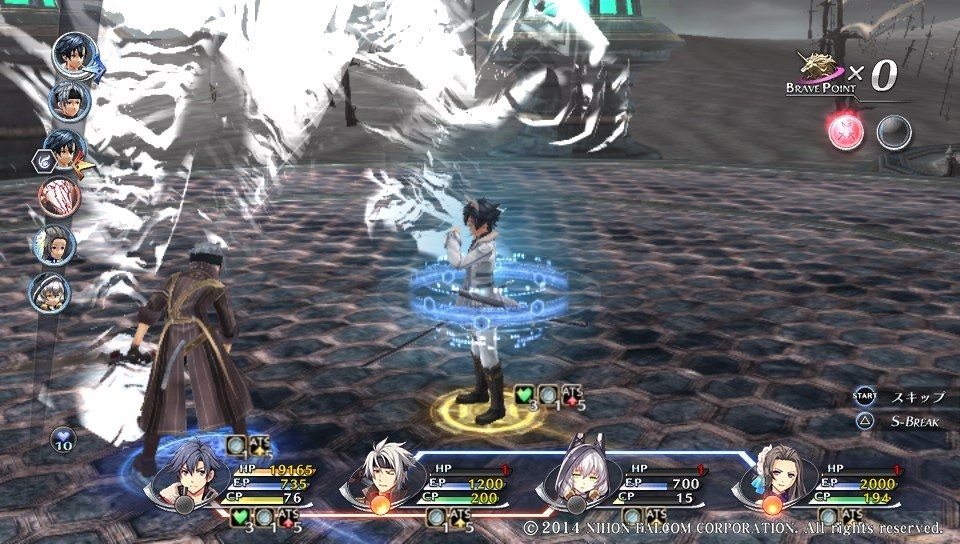Select Rean's turn portrait with the blue arrow
Viewport: 960px width, 544px height.
tap(74, 53)
